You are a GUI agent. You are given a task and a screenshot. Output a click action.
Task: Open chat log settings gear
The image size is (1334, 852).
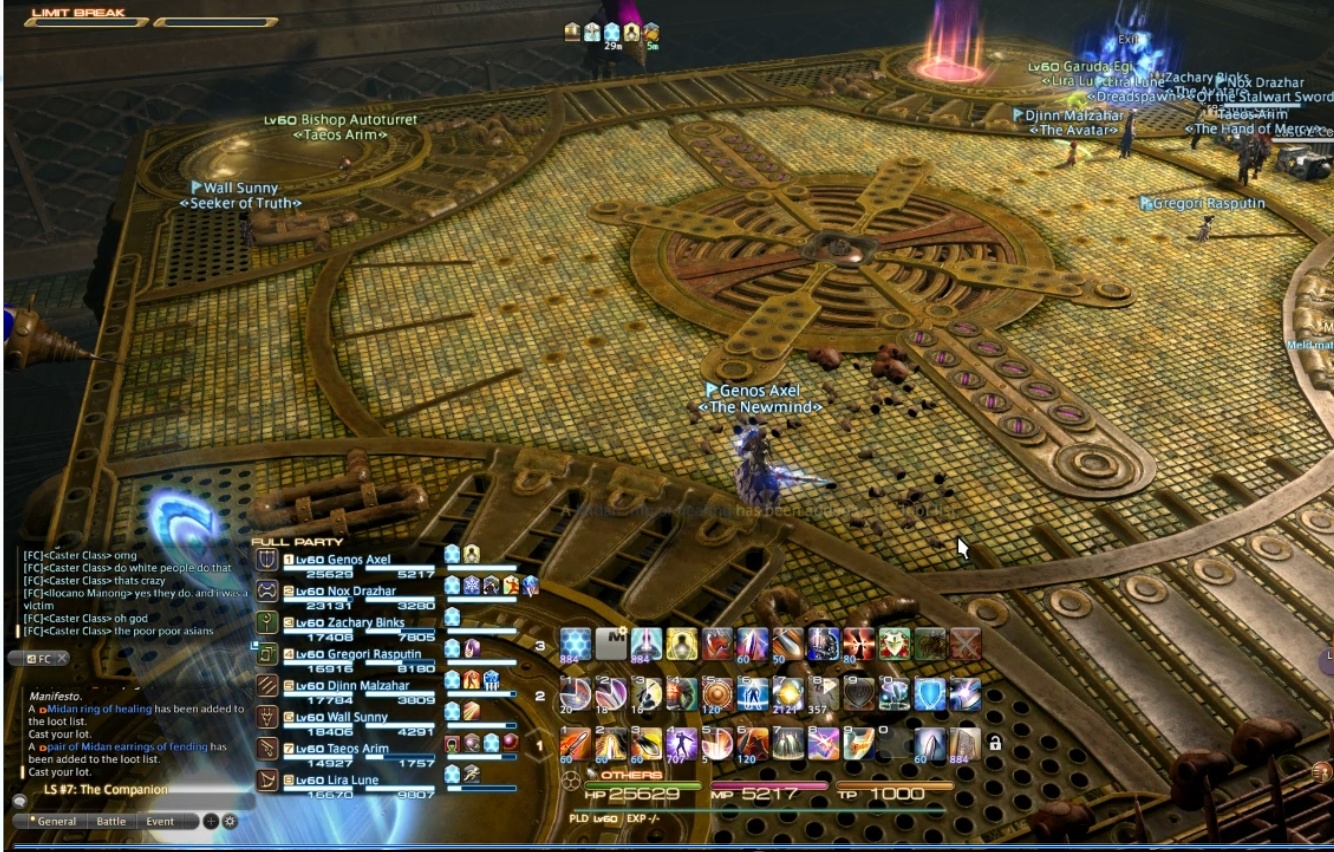pyautogui.click(x=230, y=821)
